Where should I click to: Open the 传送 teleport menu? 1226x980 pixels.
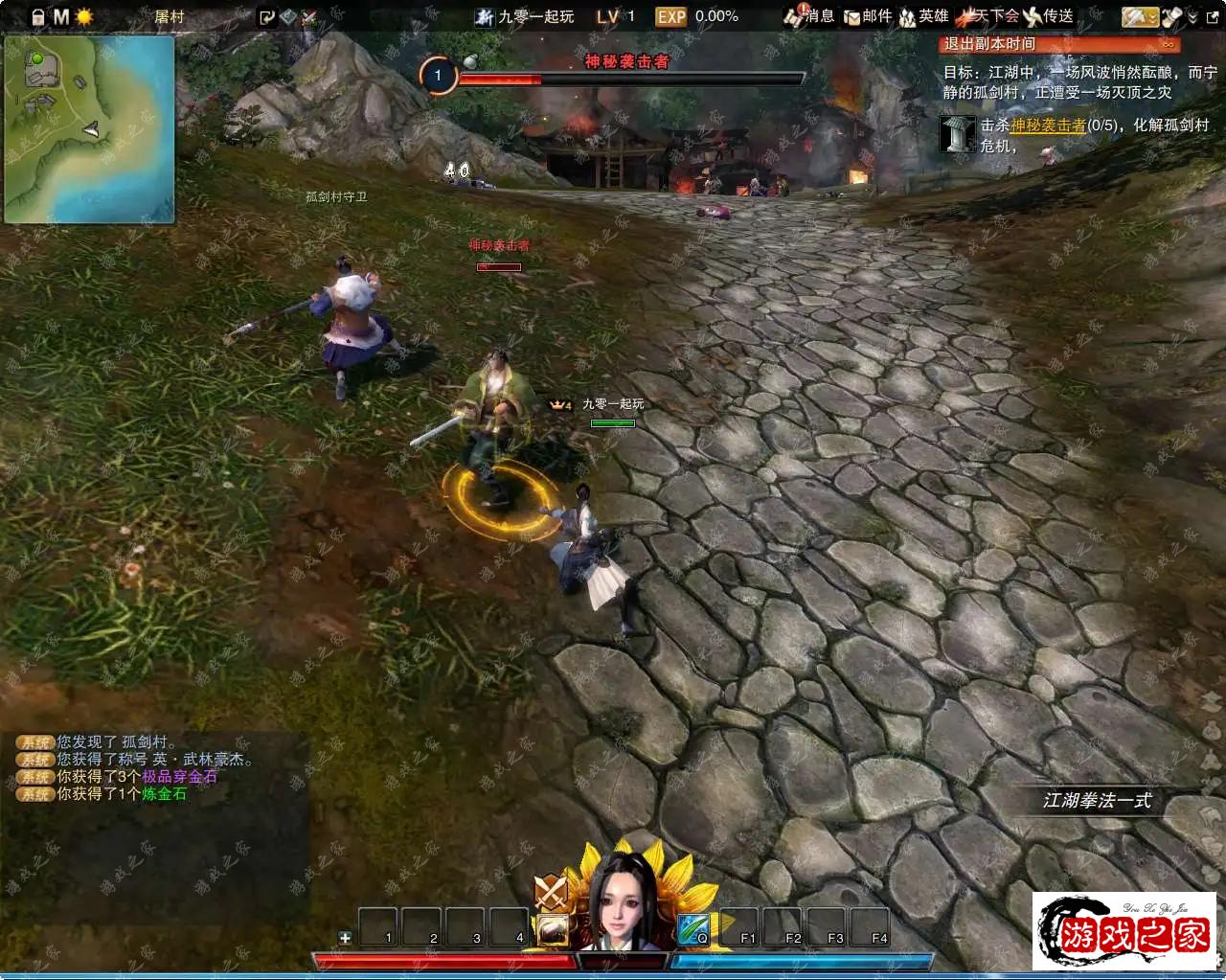[x=1048, y=16]
